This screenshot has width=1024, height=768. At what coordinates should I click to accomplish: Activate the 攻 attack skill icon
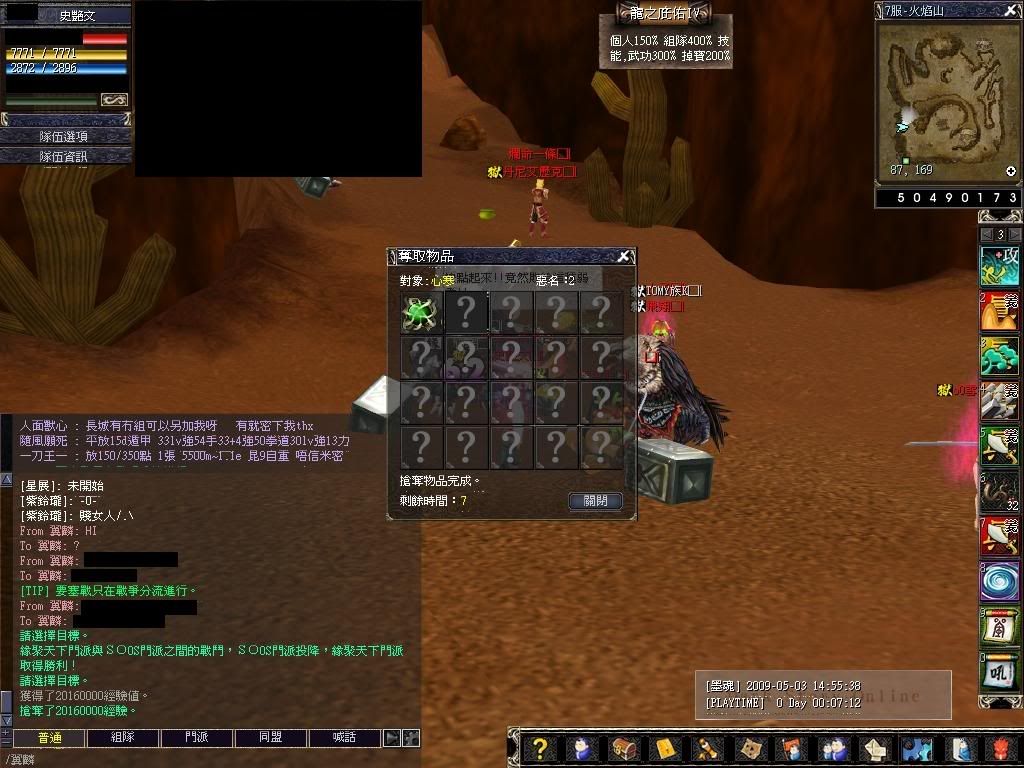click(998, 264)
